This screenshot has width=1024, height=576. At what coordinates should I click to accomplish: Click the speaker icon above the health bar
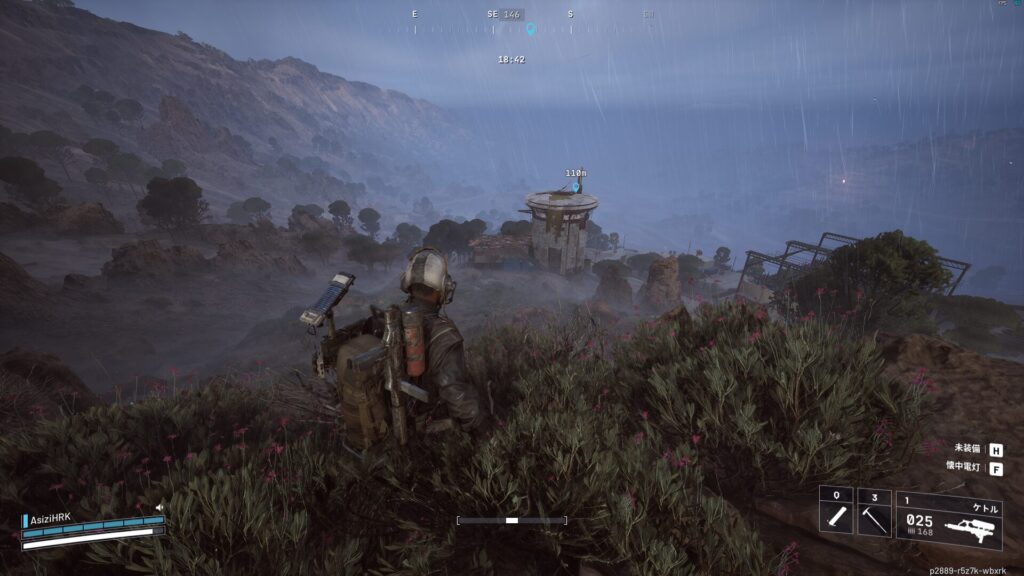click(x=159, y=508)
